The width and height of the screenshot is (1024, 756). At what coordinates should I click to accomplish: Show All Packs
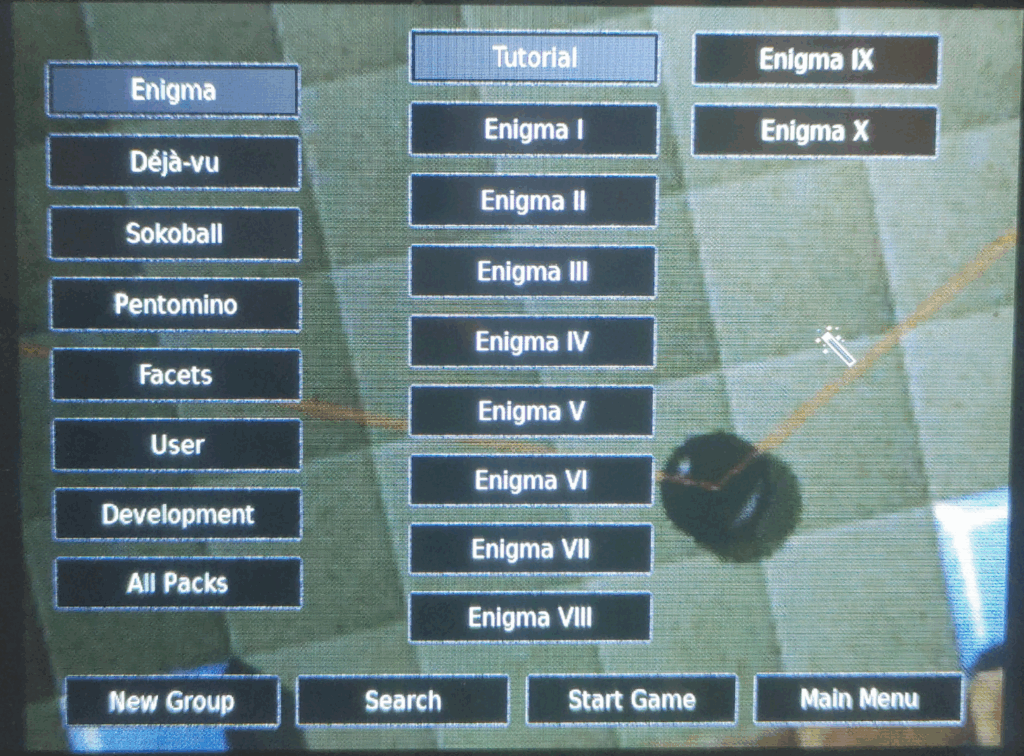(x=178, y=583)
